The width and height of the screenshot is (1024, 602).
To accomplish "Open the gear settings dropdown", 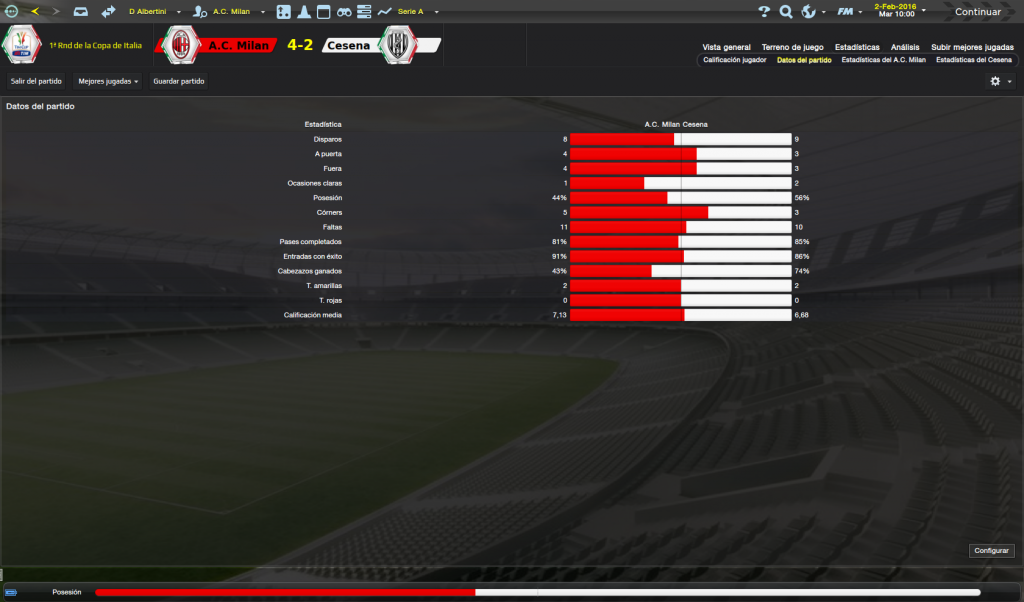I will 1000,81.
